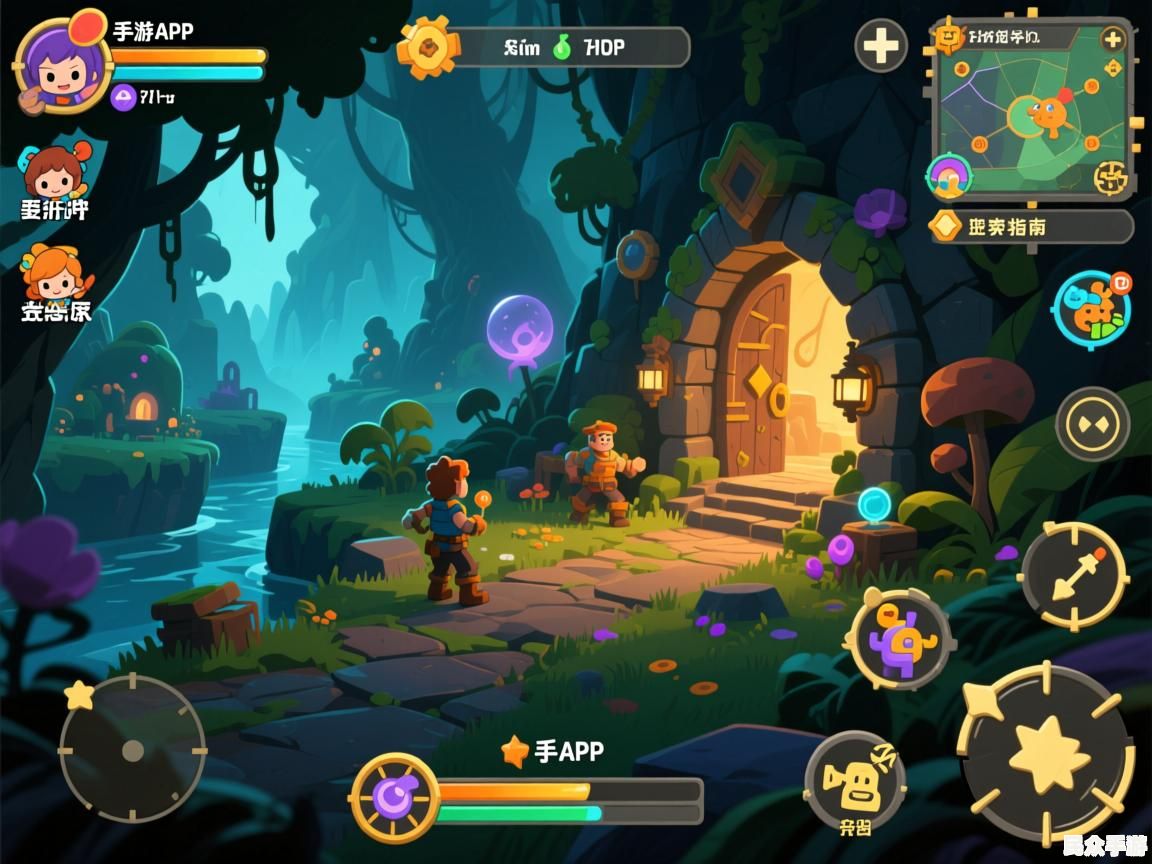The height and width of the screenshot is (864, 1152).
Task: Activate the purple creature skill button
Action: click(x=899, y=637)
